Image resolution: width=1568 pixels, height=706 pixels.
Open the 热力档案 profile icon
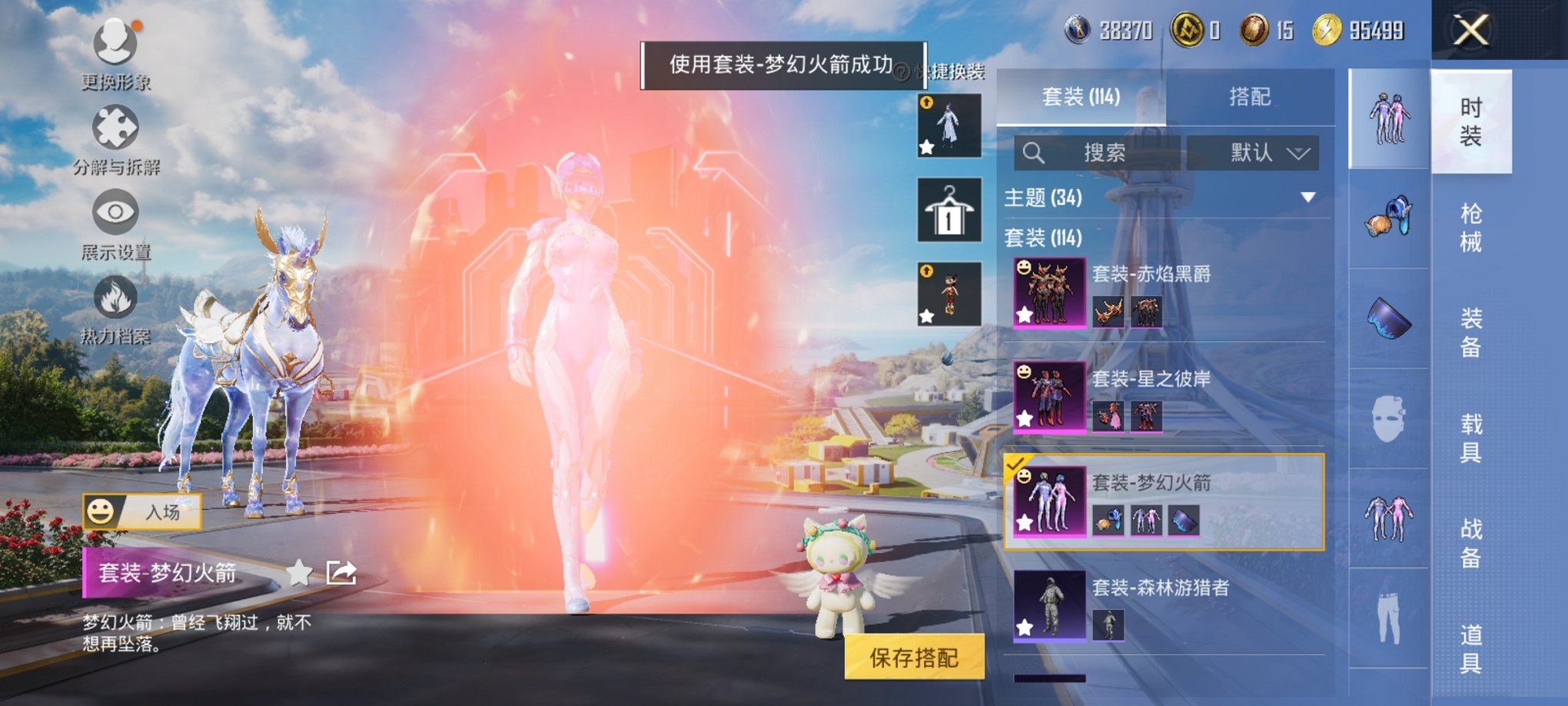coord(114,298)
